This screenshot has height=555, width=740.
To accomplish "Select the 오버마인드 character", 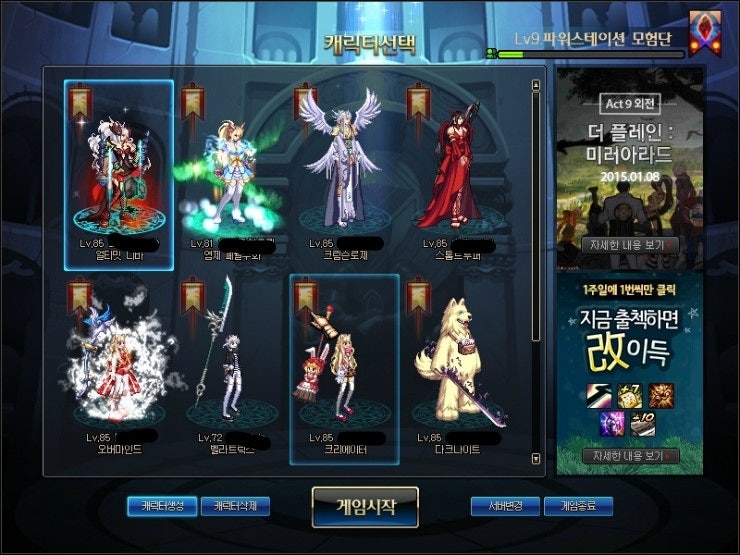I will tap(119, 370).
